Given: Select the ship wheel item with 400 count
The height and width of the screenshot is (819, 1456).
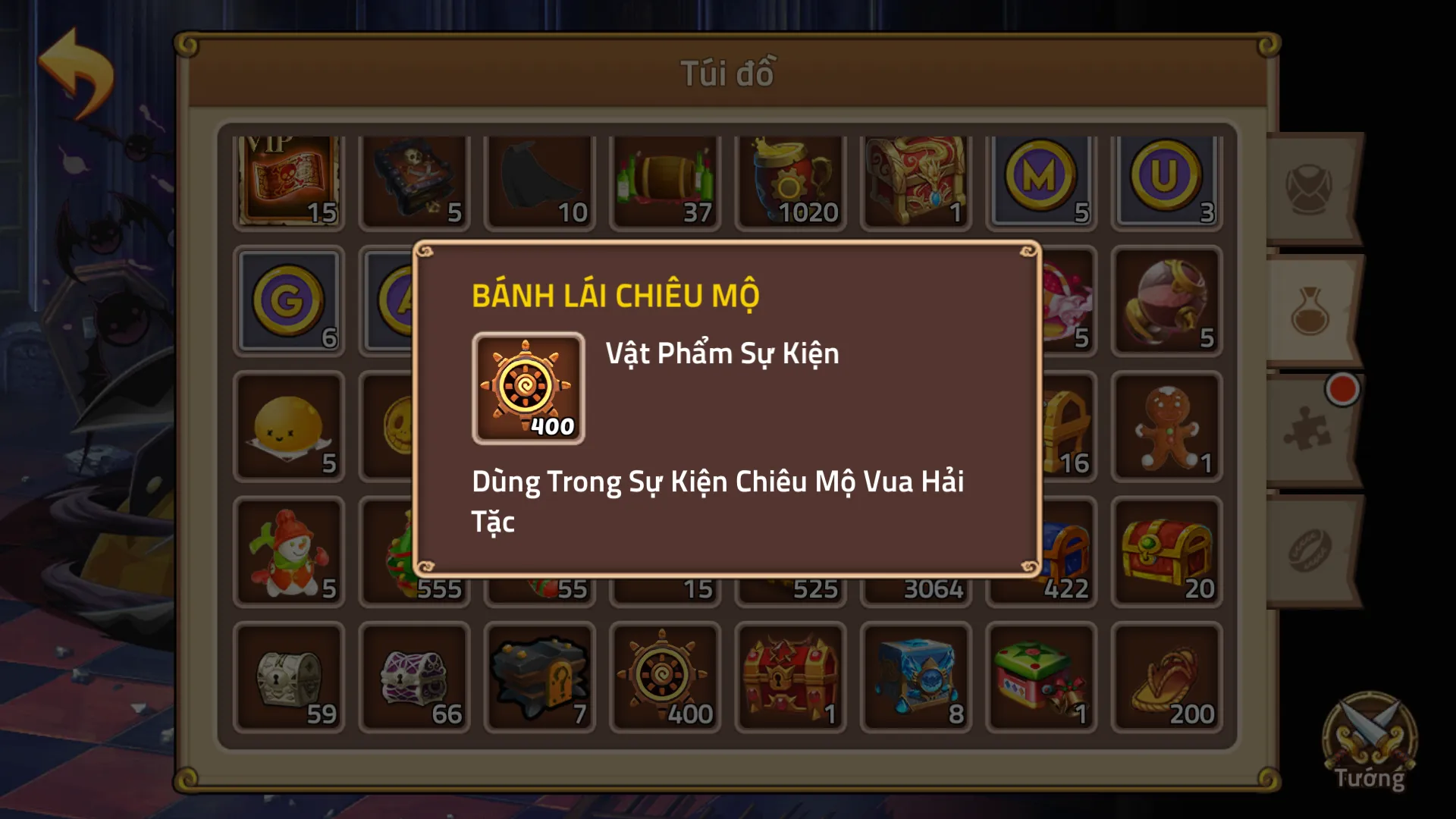Looking at the screenshot, I should pyautogui.click(x=664, y=677).
